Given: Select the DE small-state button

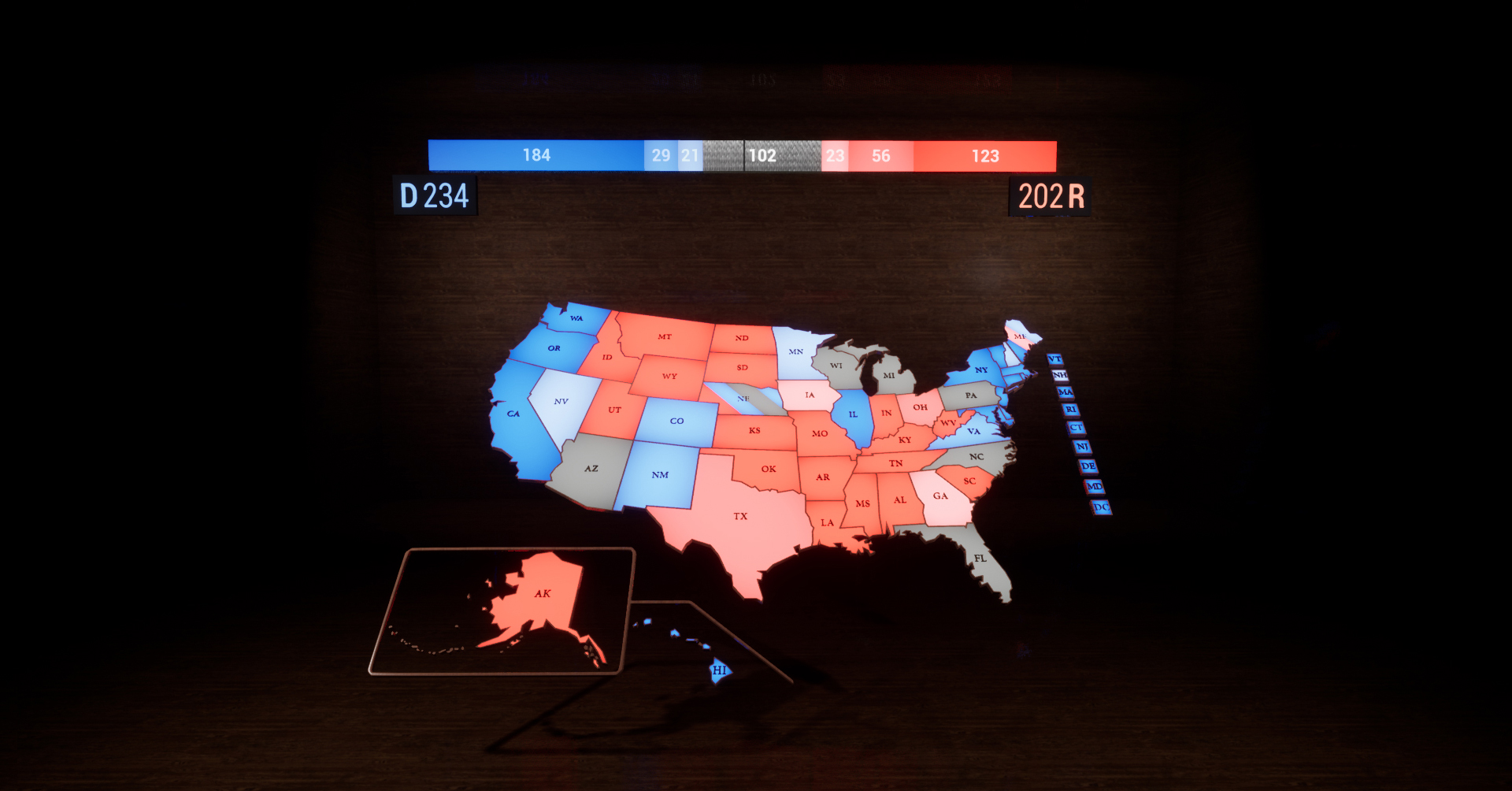Looking at the screenshot, I should tap(1088, 466).
